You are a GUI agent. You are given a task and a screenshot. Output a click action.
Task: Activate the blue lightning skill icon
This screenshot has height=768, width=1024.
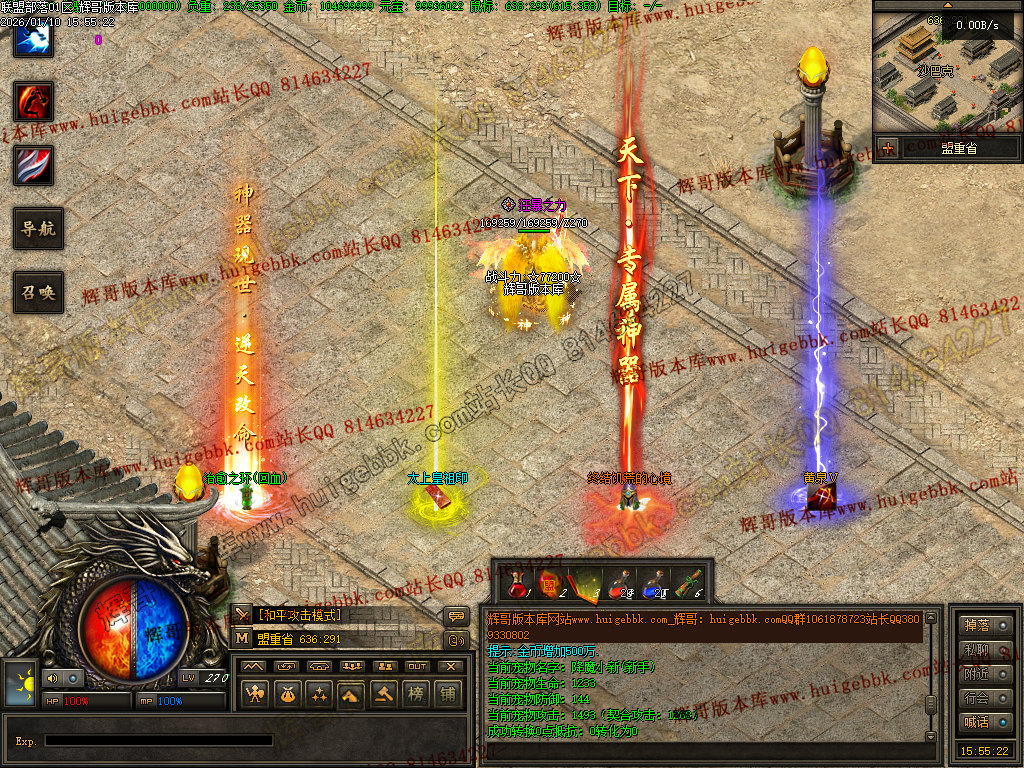(33, 38)
